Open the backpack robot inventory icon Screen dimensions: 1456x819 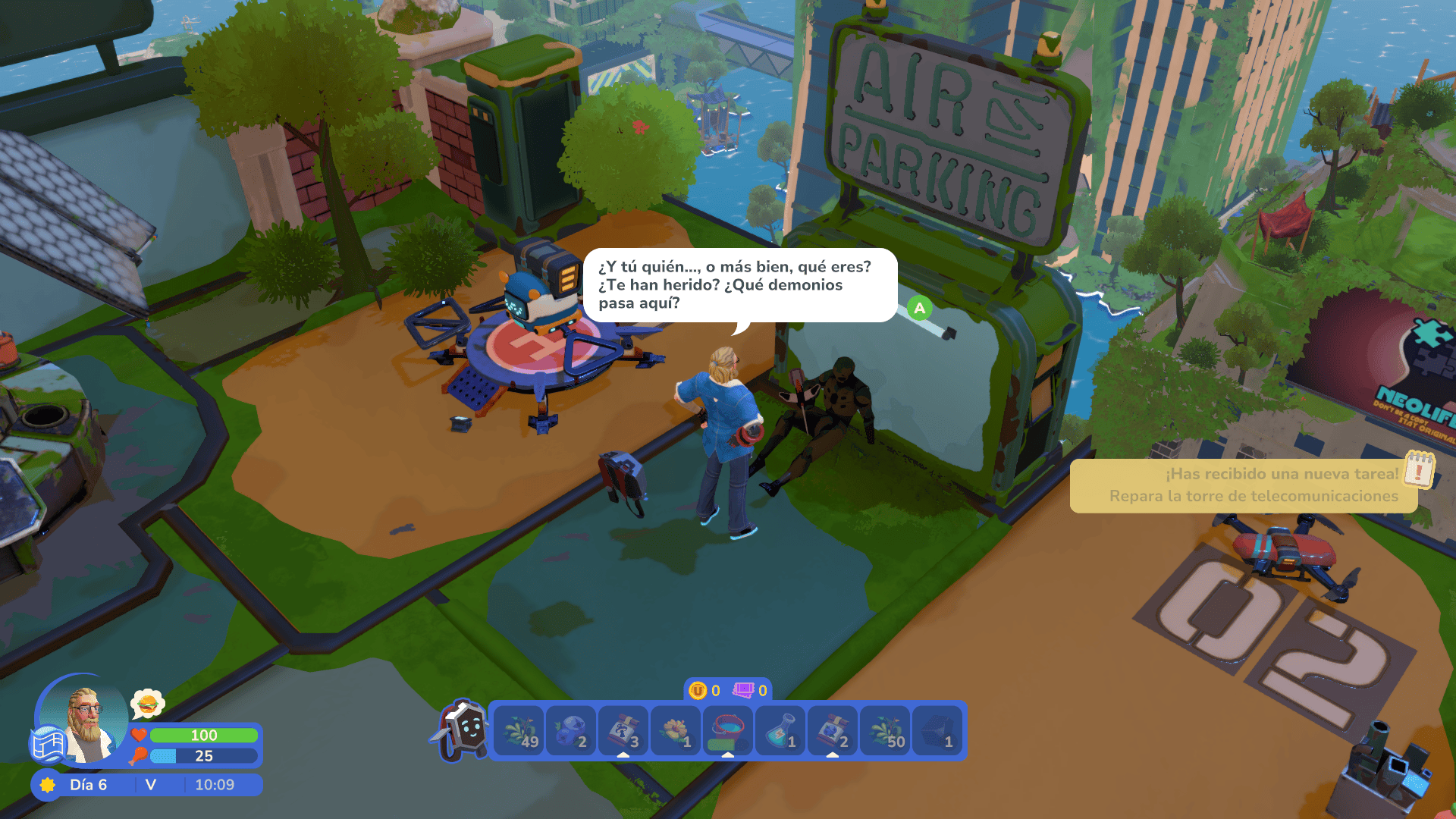tap(463, 730)
